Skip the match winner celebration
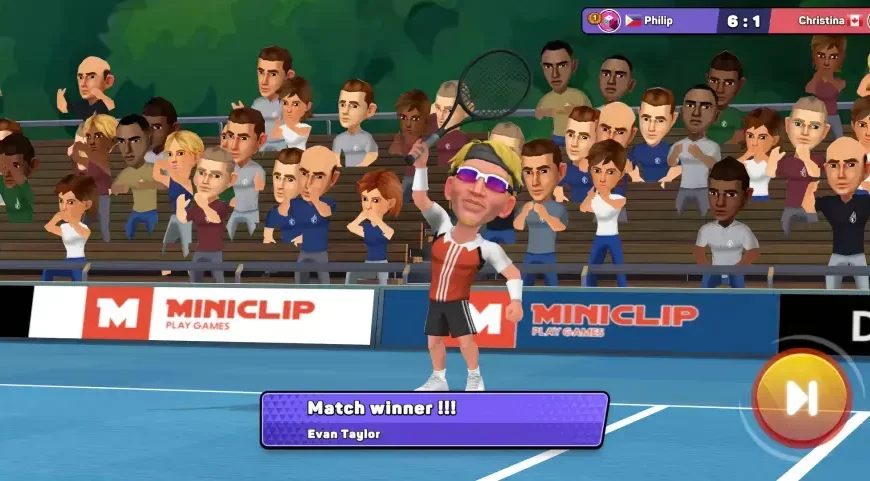The width and height of the screenshot is (870, 481). (801, 398)
